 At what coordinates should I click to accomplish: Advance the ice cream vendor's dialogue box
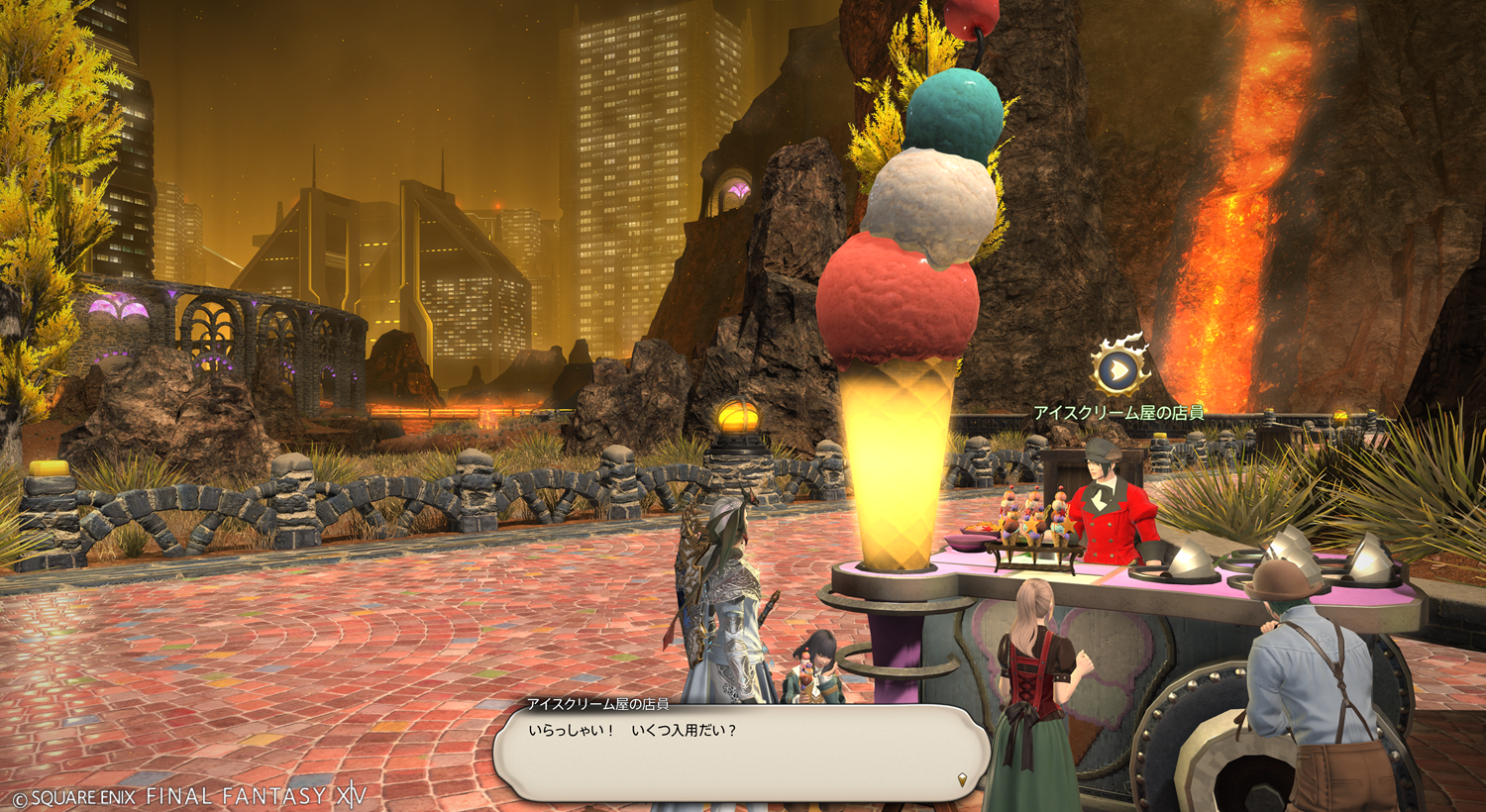click(741, 753)
